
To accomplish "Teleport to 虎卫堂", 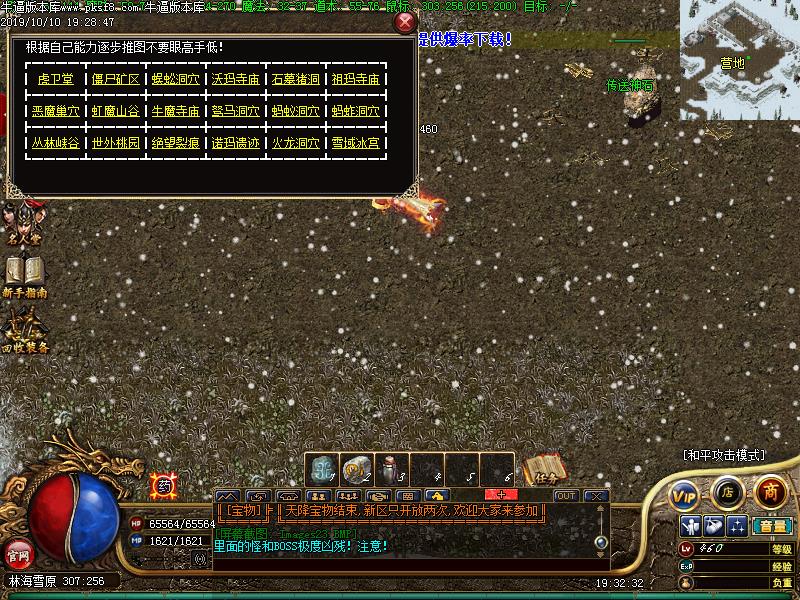I will 55,79.
